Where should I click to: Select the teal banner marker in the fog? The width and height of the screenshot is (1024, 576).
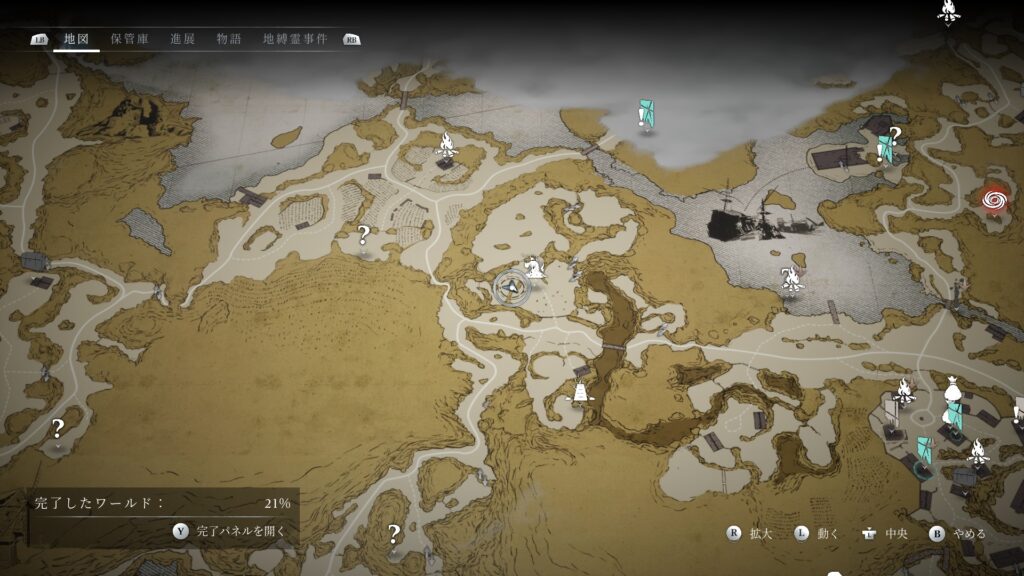[646, 114]
